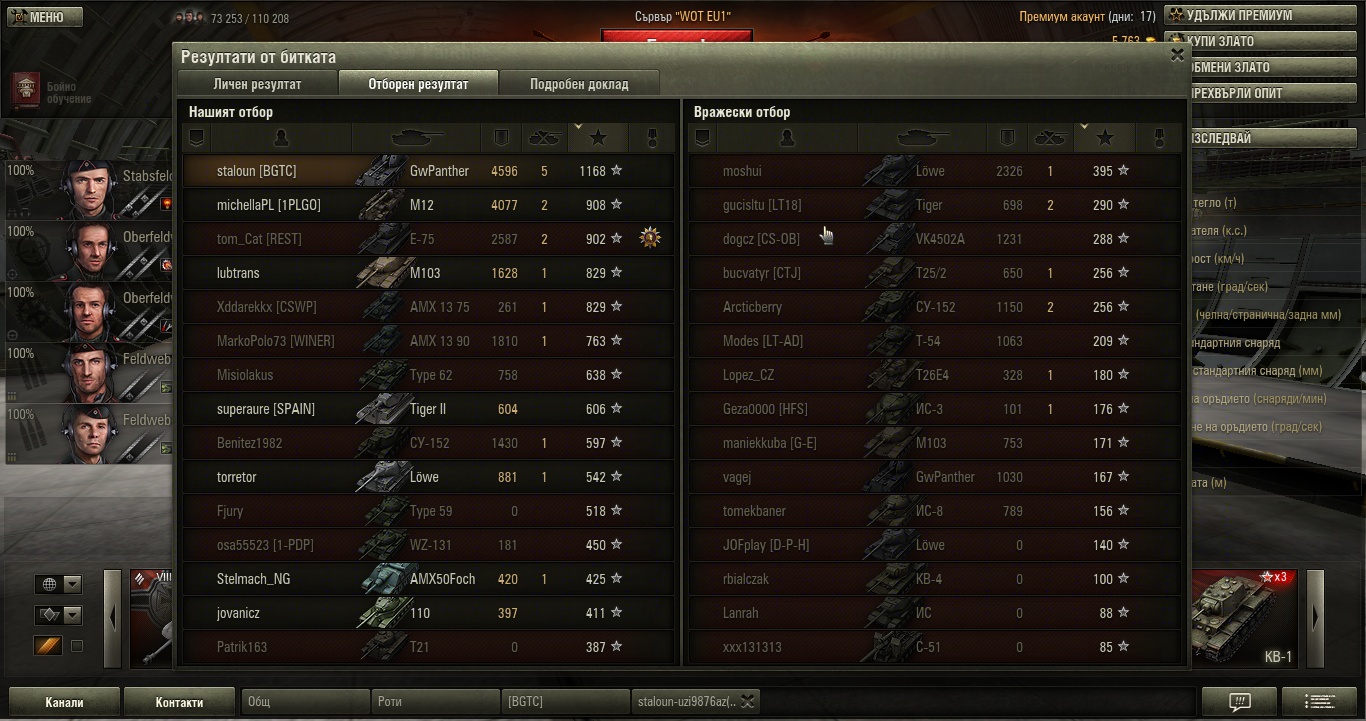Sort enemy team by kills column
Image resolution: width=1366 pixels, height=721 pixels.
point(1049,138)
